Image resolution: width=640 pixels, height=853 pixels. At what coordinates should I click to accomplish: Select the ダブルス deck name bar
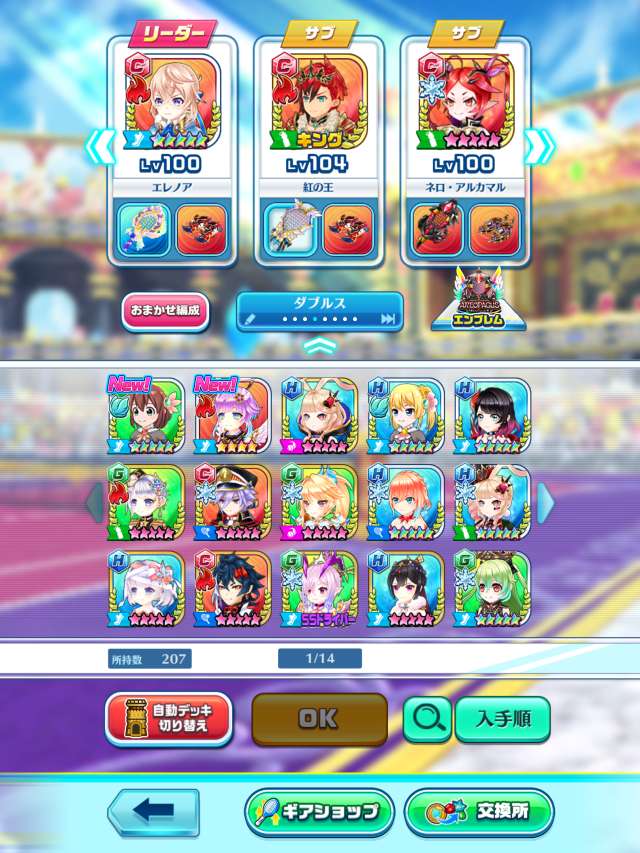tap(319, 312)
